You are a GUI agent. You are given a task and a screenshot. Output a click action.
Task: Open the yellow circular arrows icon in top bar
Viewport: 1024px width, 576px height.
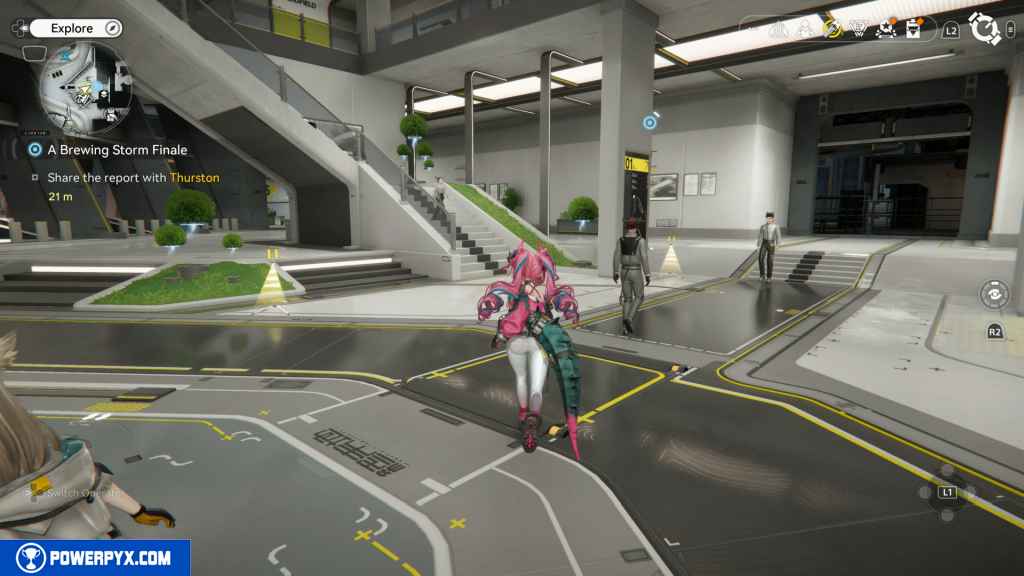[x=833, y=29]
